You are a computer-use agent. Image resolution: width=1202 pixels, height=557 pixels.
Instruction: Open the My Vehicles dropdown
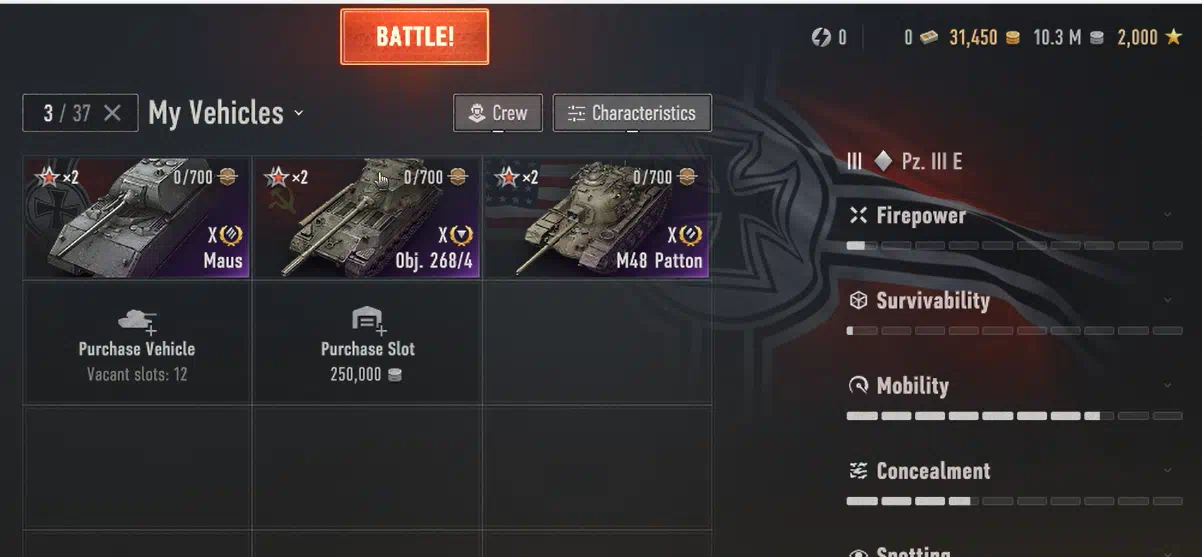click(225, 113)
